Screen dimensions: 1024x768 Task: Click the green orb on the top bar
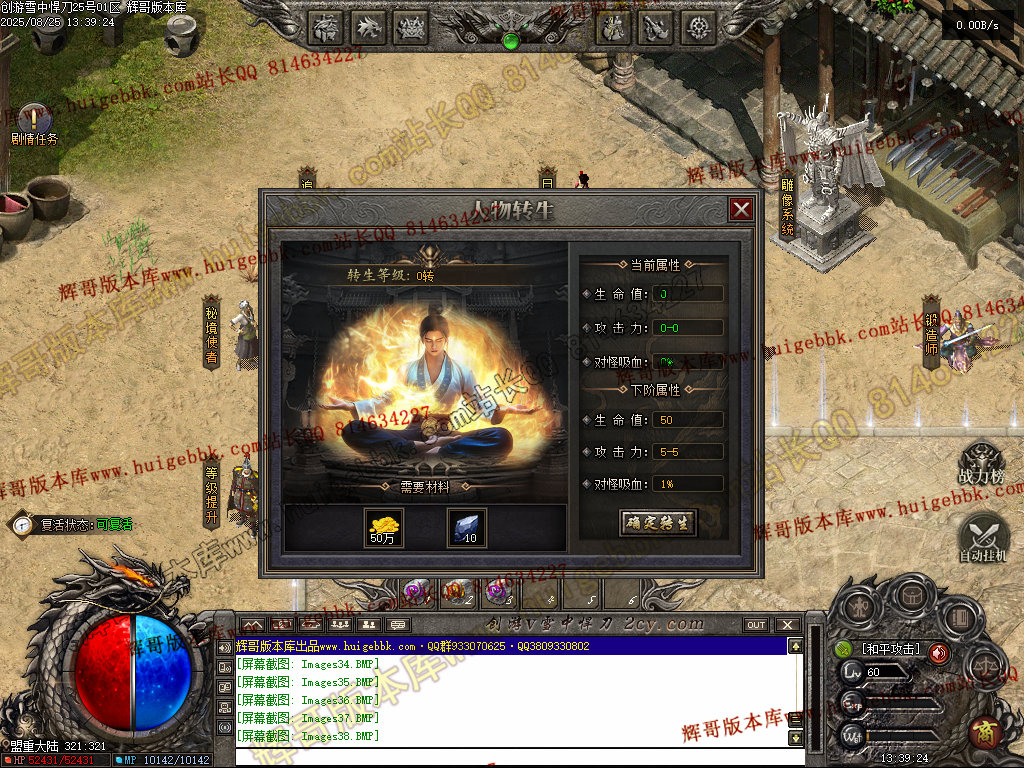click(510, 41)
